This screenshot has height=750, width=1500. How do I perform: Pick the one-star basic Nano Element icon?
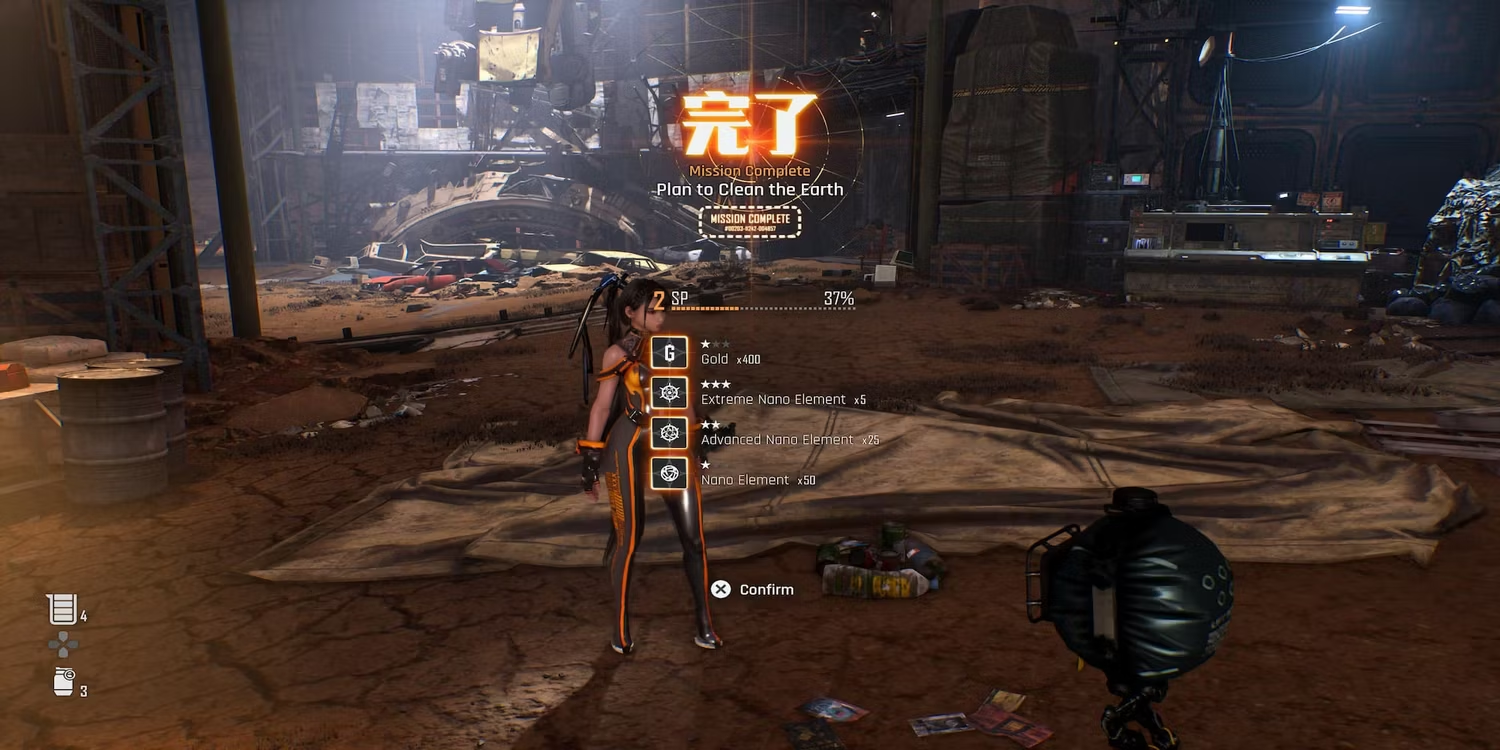point(669,473)
